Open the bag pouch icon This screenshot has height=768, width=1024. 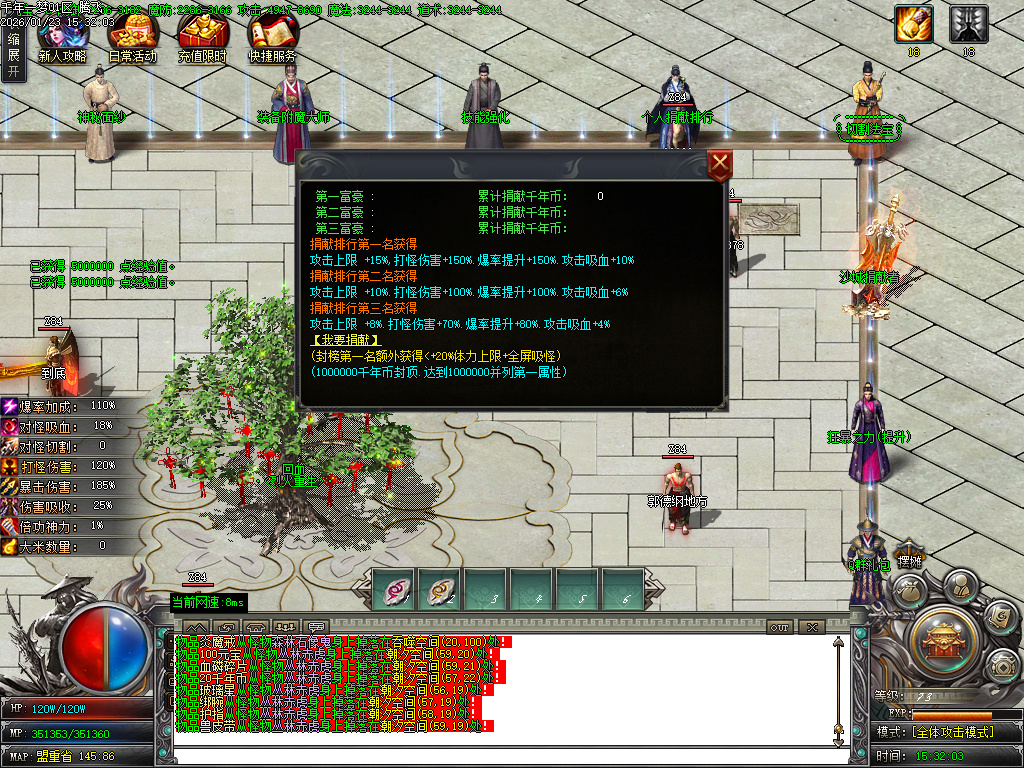click(x=910, y=592)
